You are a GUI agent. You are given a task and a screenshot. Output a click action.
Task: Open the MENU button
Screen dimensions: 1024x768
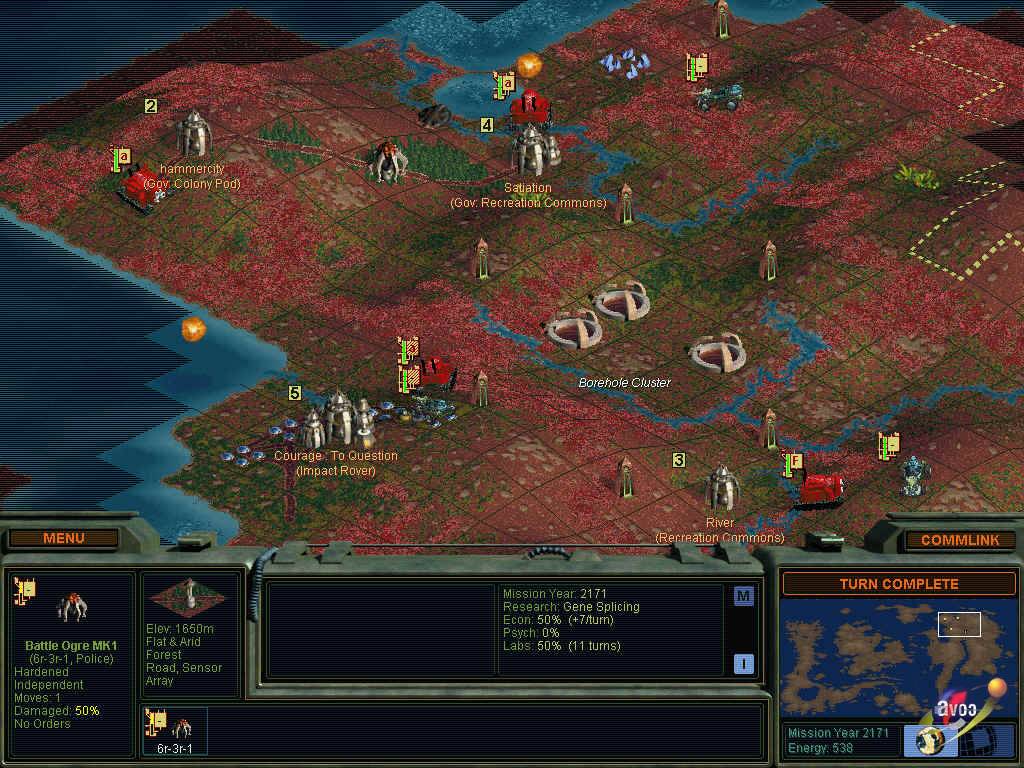pyautogui.click(x=64, y=538)
